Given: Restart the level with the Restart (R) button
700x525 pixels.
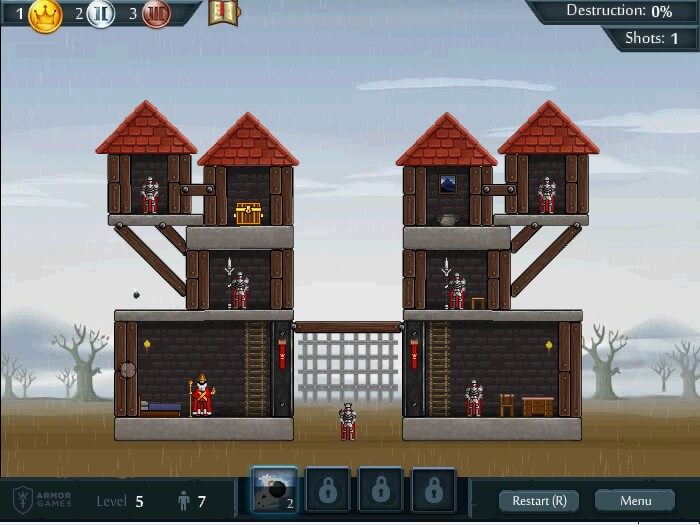Looking at the screenshot, I should [539, 500].
